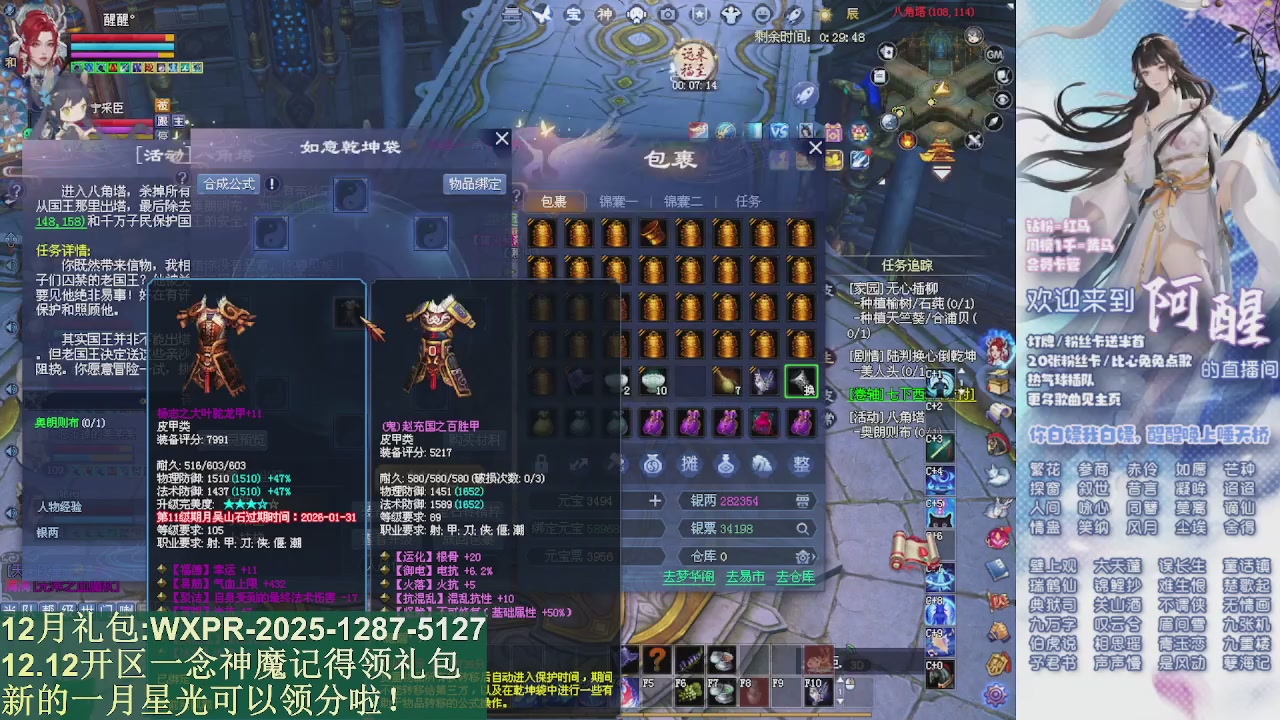
Task: Open the camera screenshot icon in top toolbar
Action: click(x=668, y=14)
